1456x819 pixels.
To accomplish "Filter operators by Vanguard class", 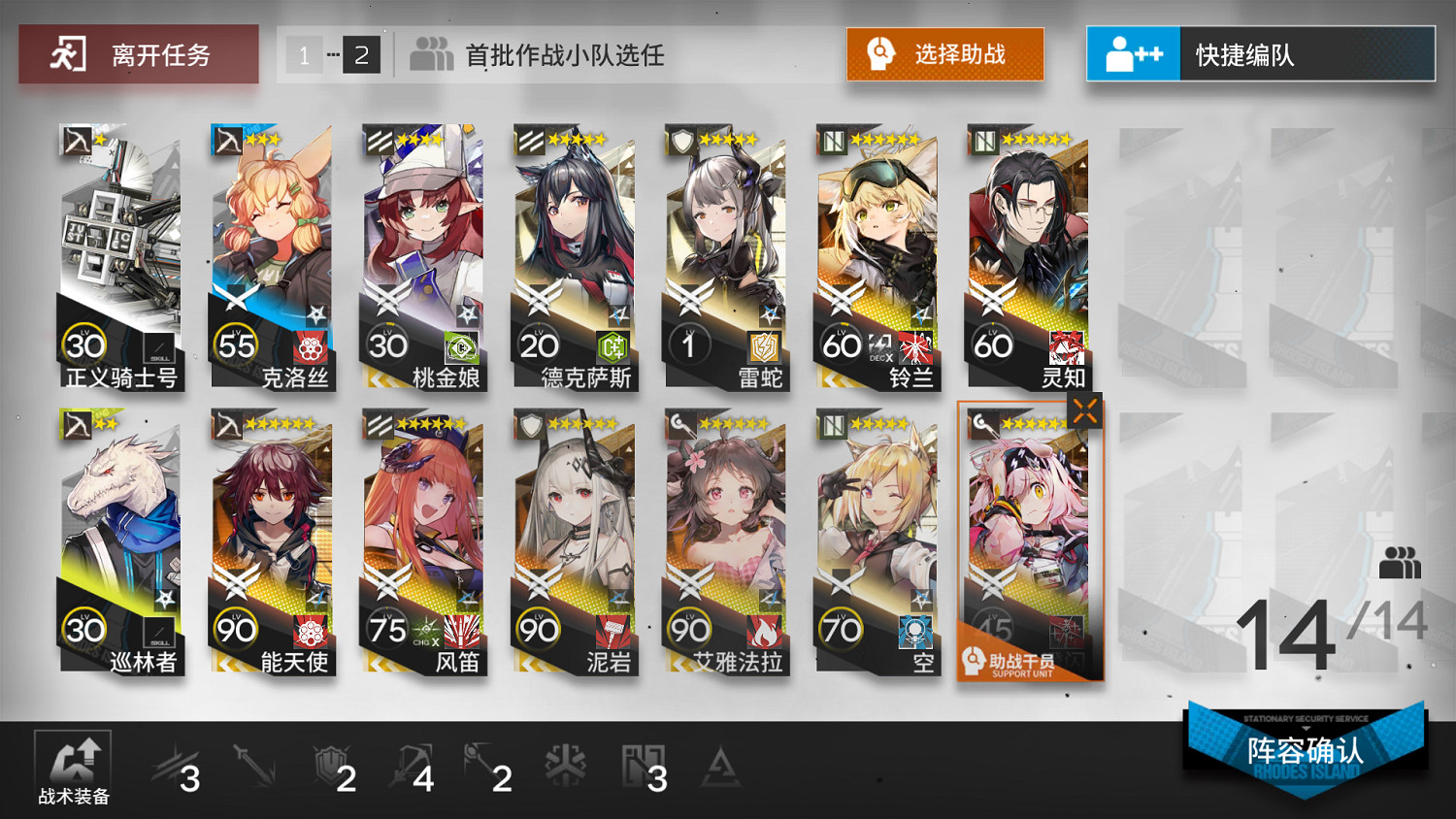I will click(173, 764).
